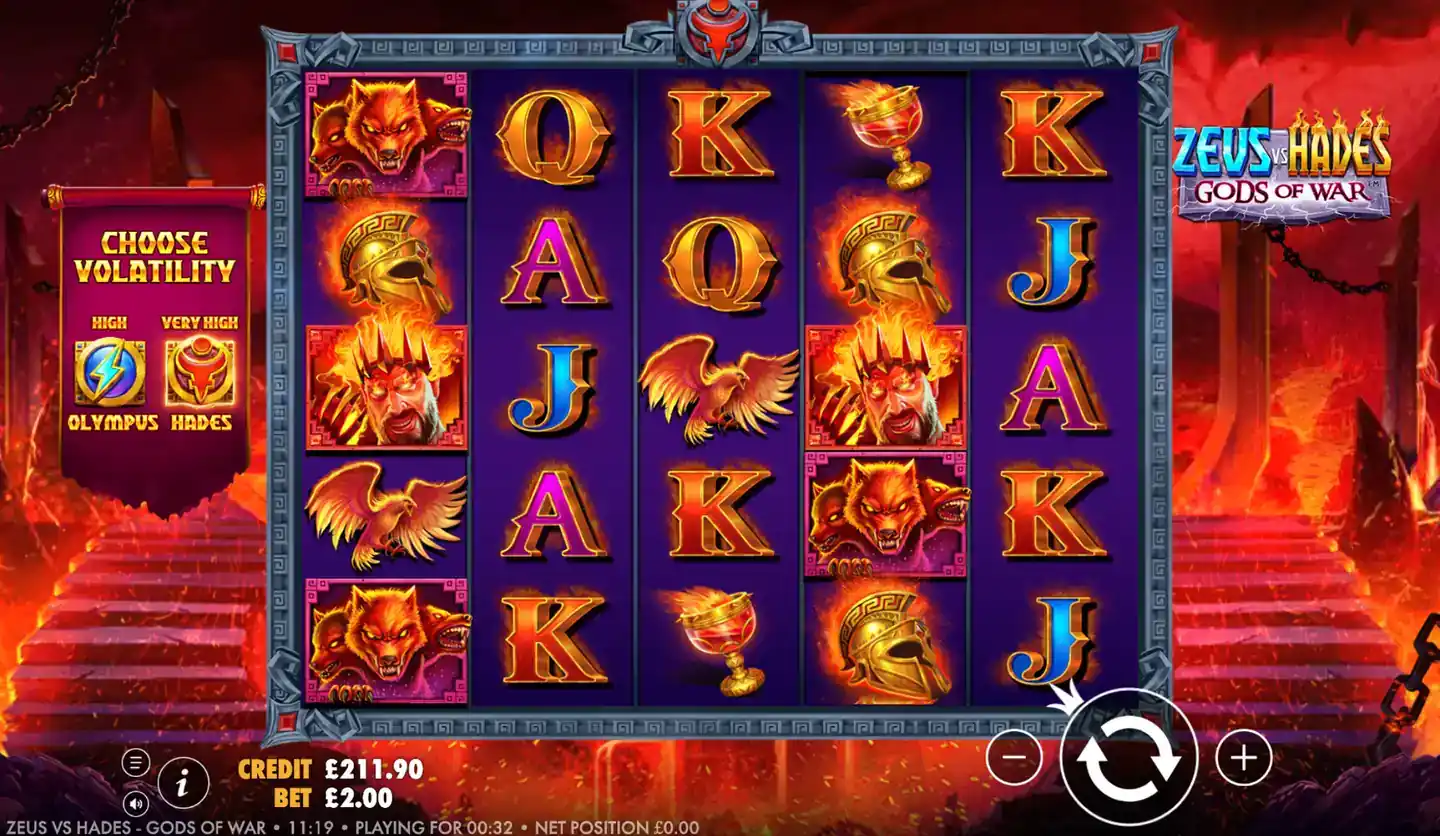Open the hamburger game menu

[137, 760]
